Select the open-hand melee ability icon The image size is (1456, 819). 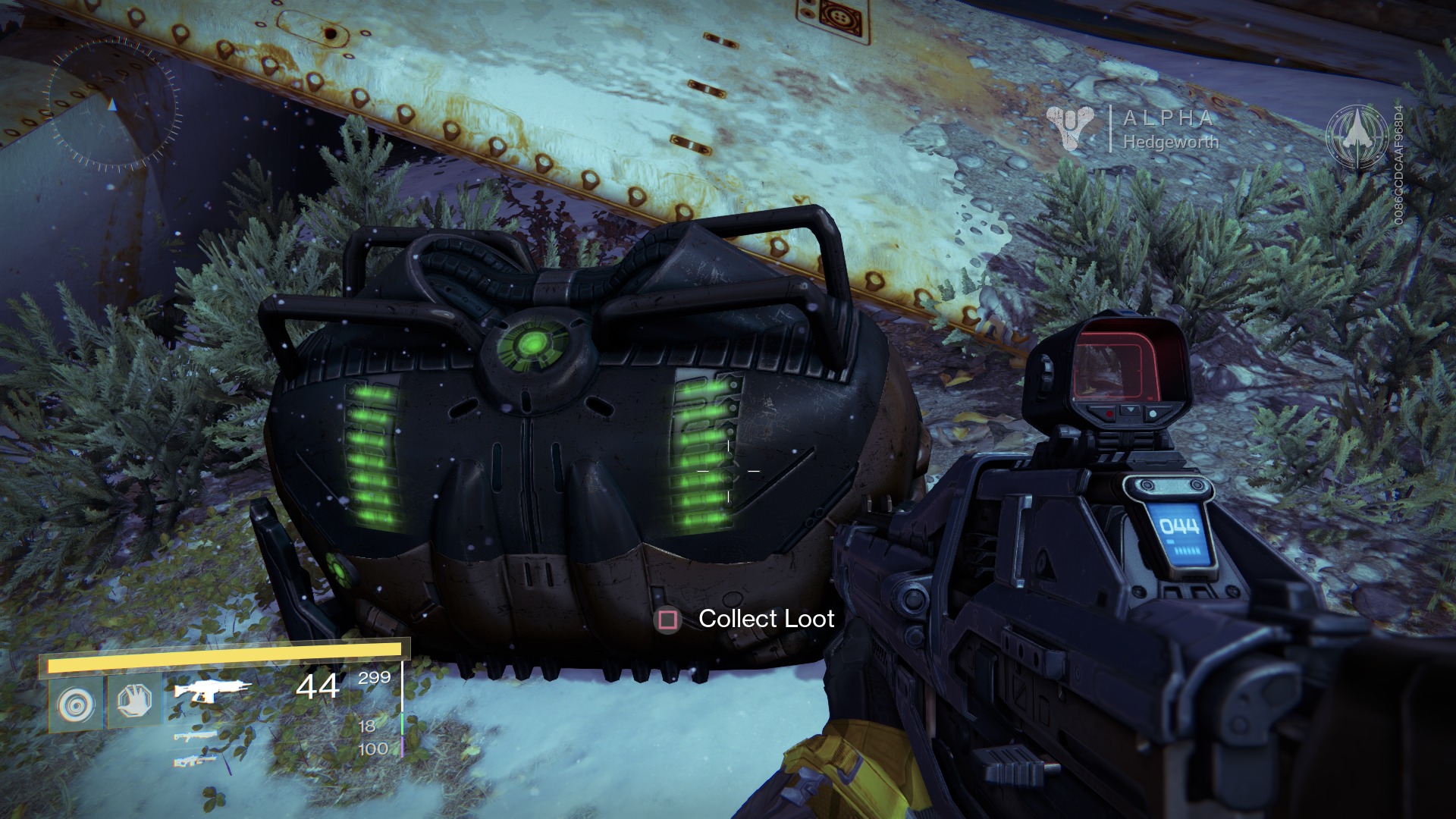[135, 701]
